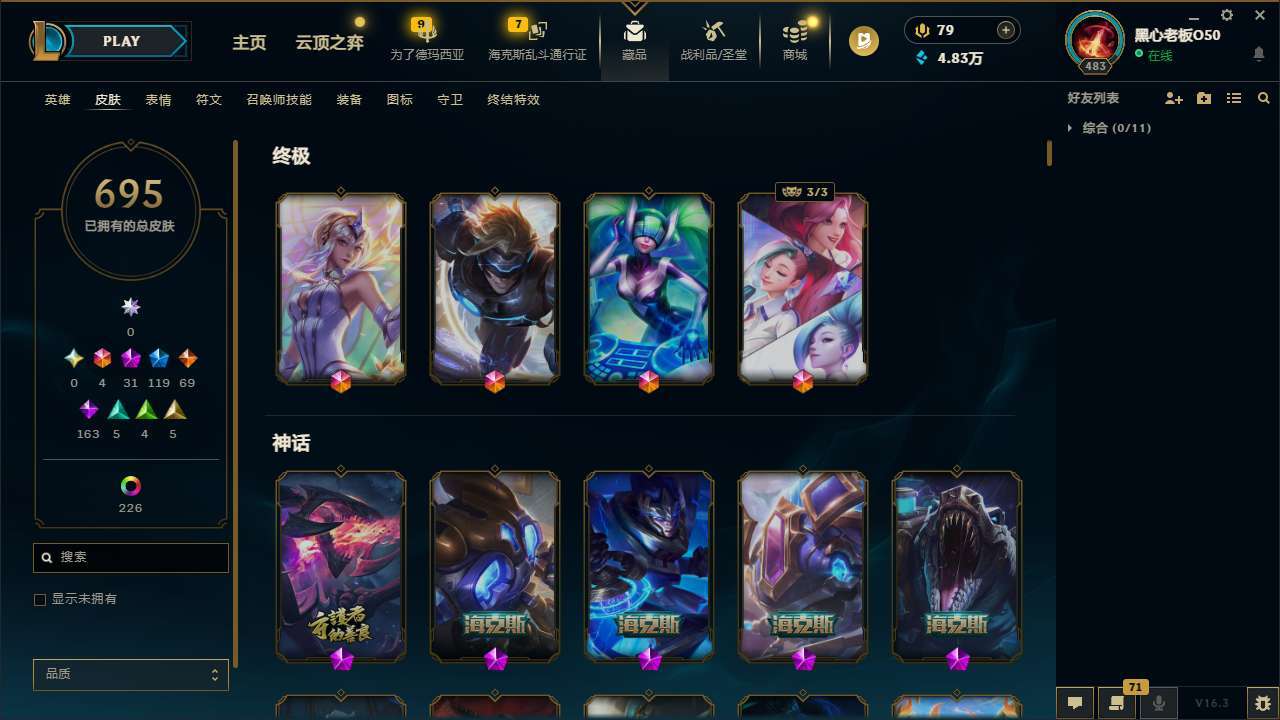Click the PLAY button
This screenshot has width=1280, height=720.
[121, 41]
